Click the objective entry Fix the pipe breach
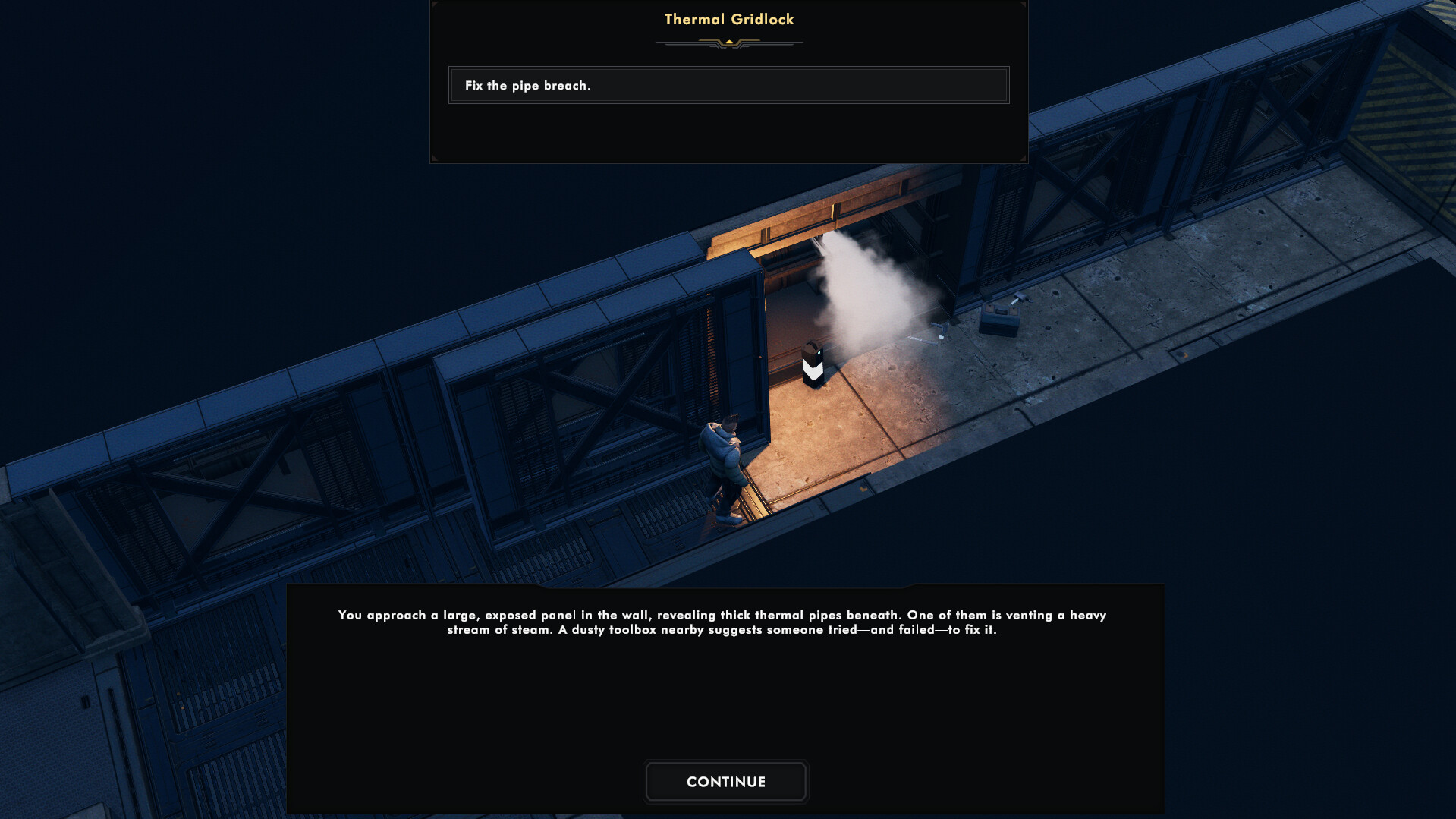 pyautogui.click(x=527, y=86)
